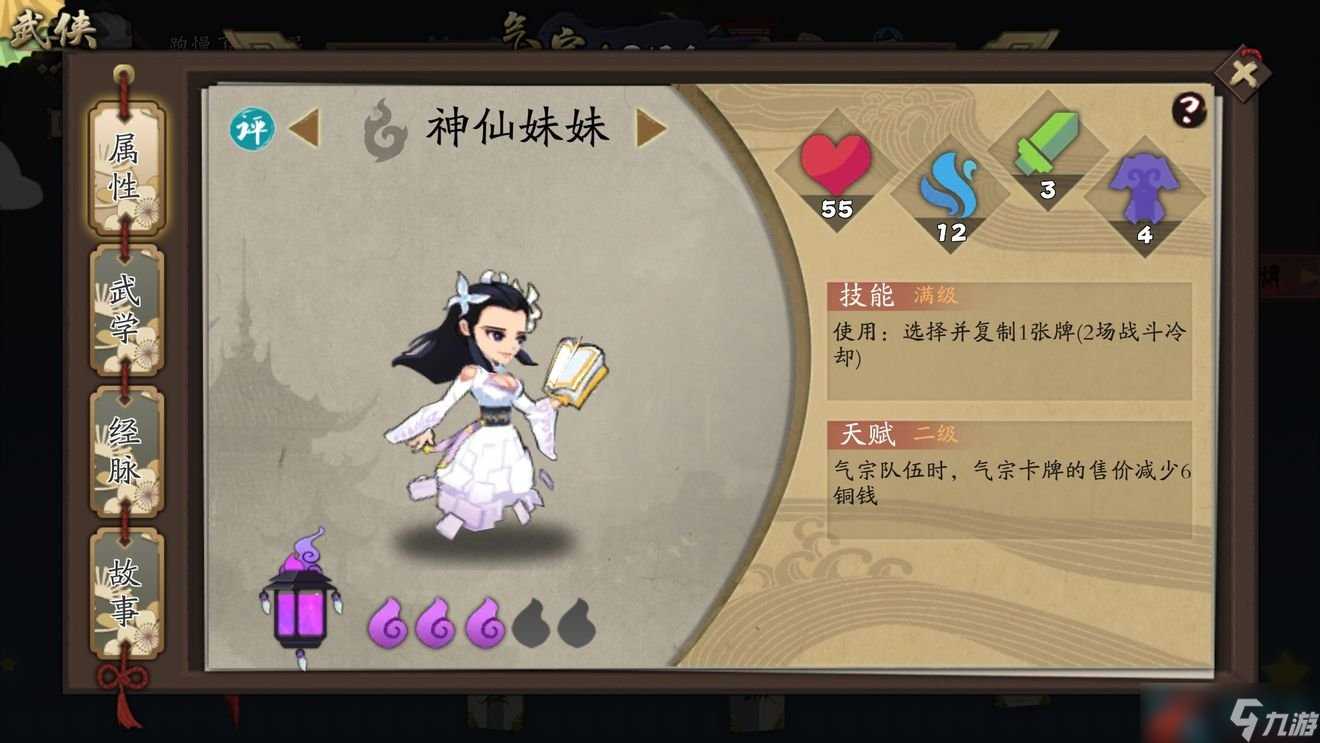The width and height of the screenshot is (1320, 743).
Task: Select the blue flame energy stat icon
Action: [951, 188]
